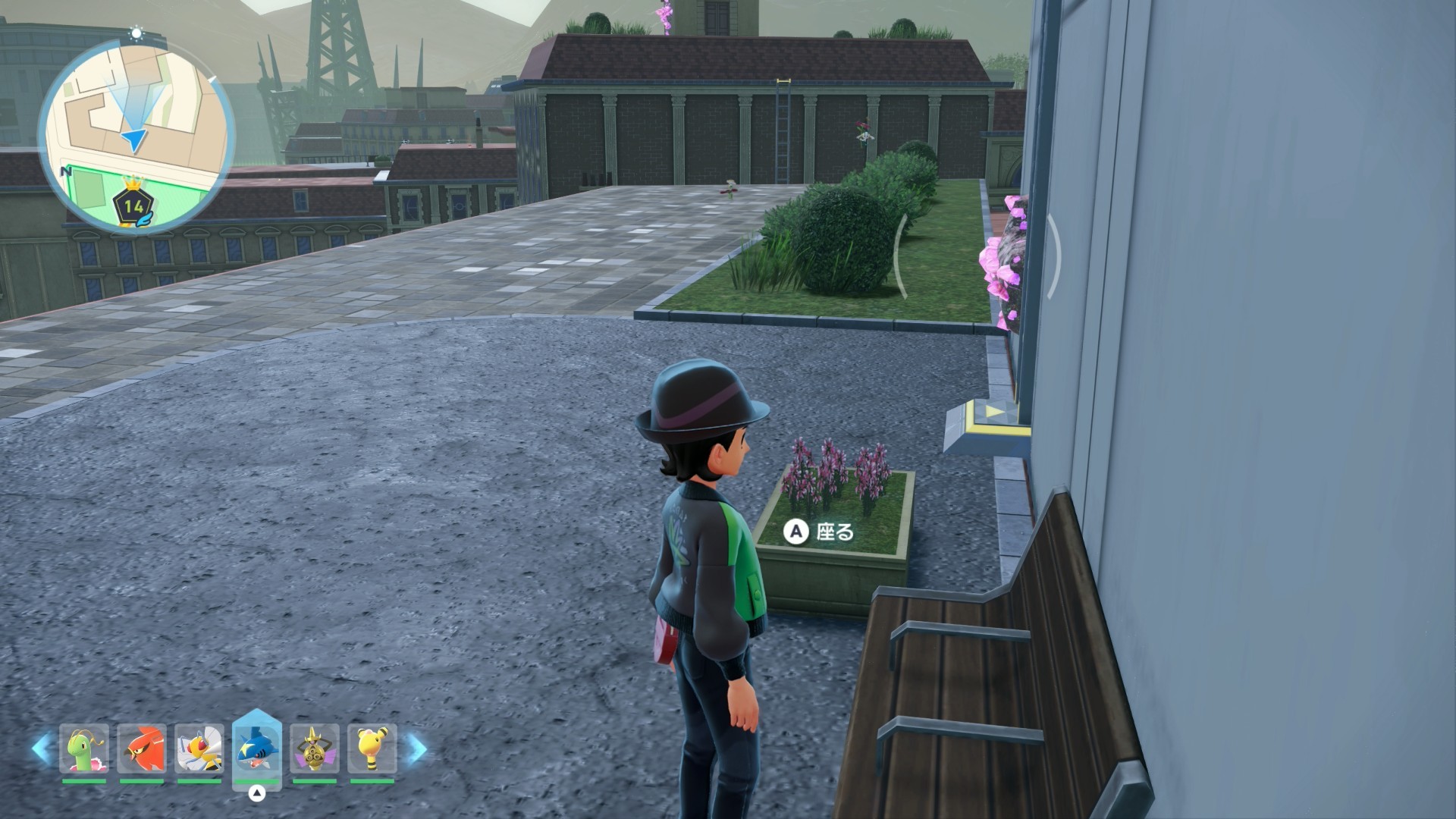Select the highlighted Sharpedo slot
Screen dimensions: 1456x819
click(257, 748)
